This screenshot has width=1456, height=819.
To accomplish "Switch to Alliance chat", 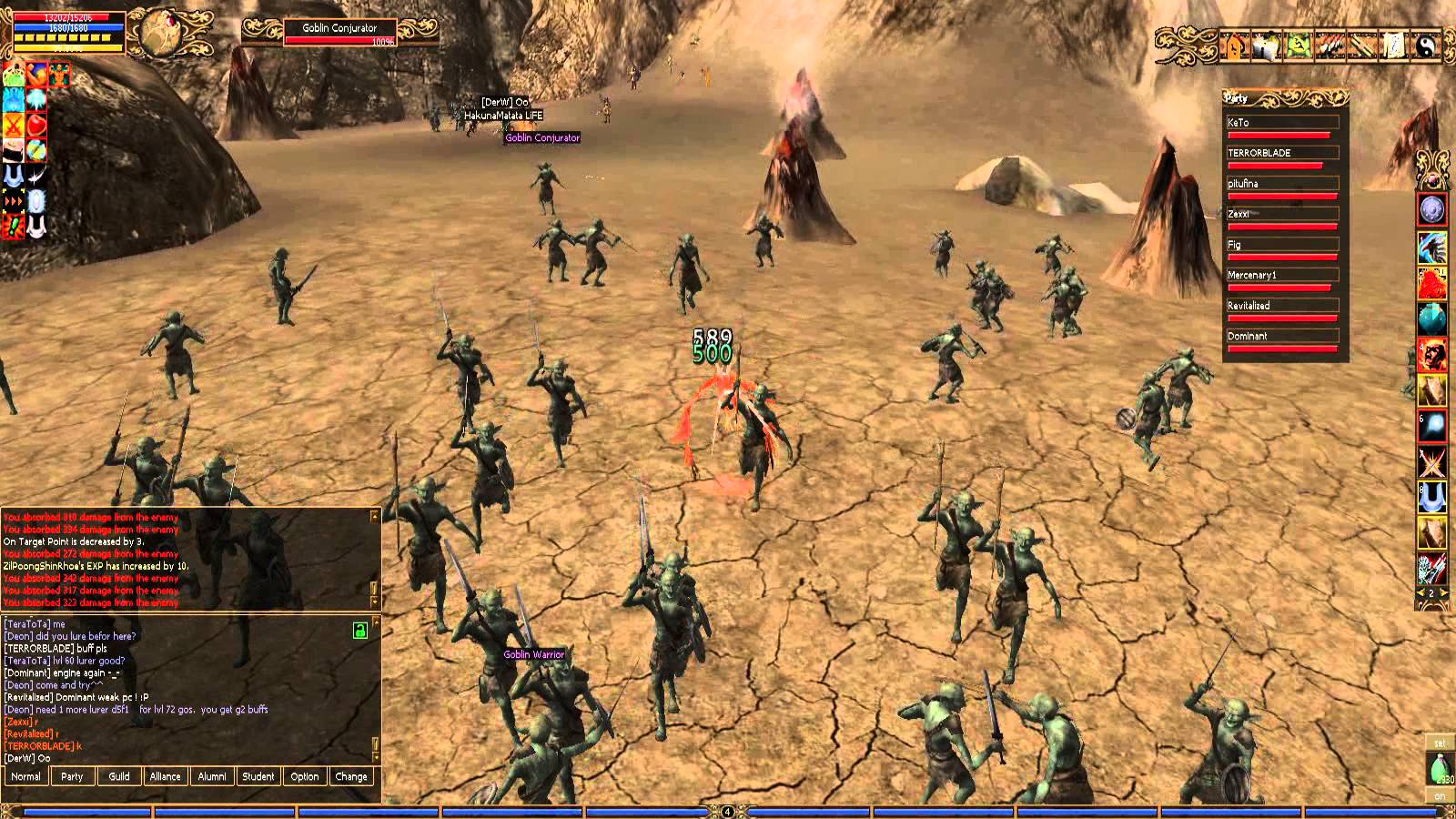I will tap(166, 776).
